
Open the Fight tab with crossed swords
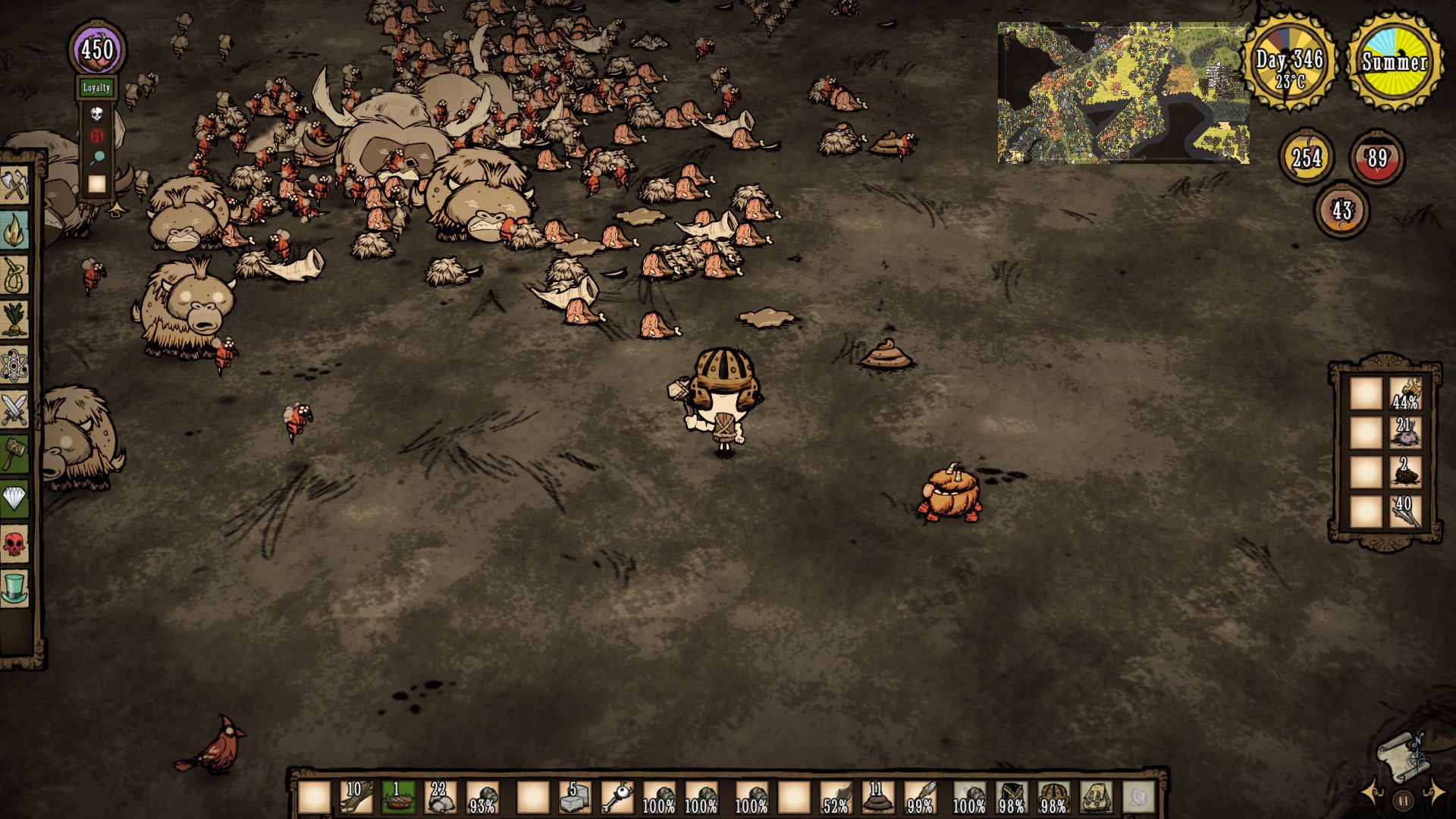pyautogui.click(x=14, y=409)
